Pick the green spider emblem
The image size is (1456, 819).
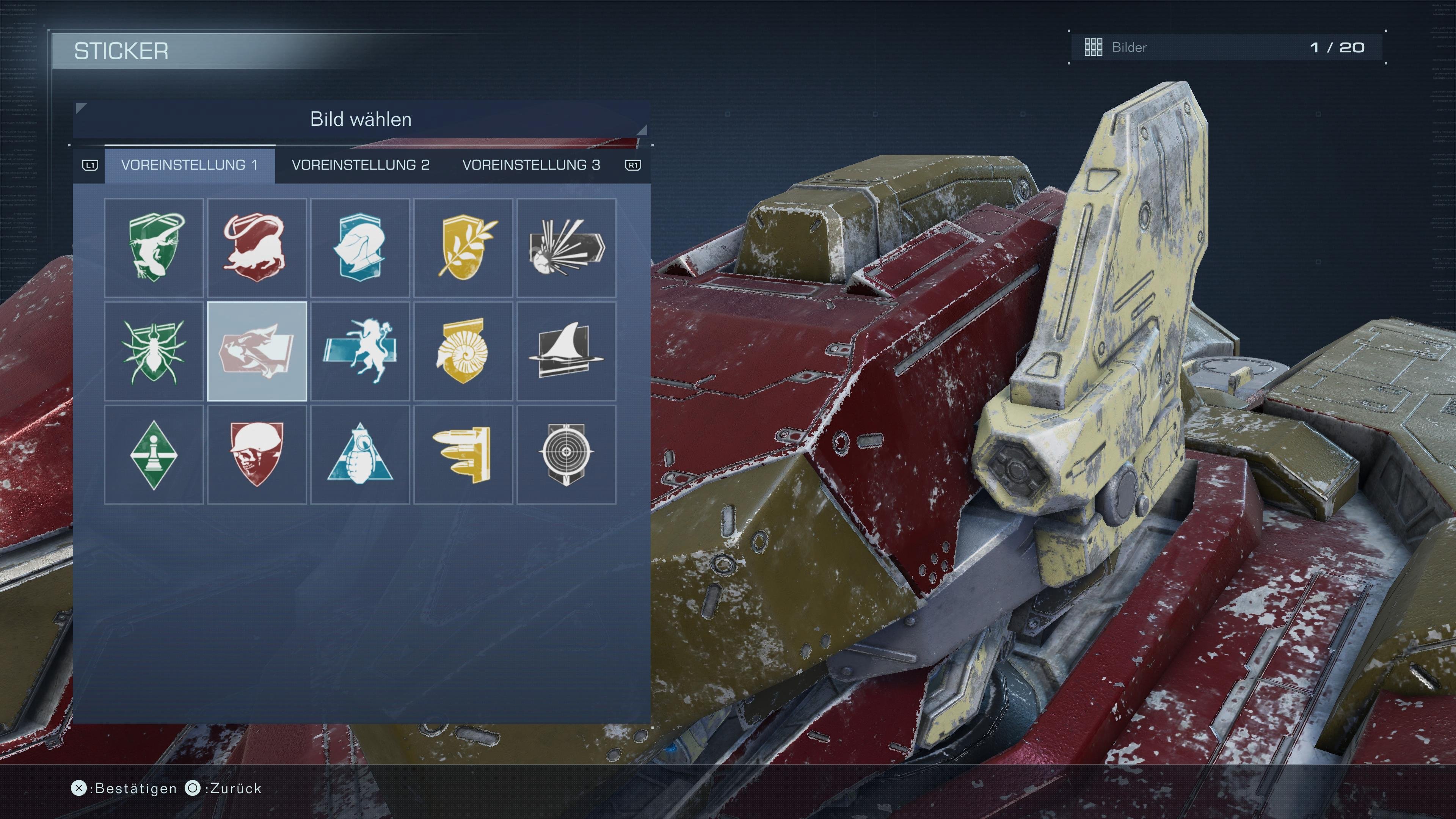[154, 351]
